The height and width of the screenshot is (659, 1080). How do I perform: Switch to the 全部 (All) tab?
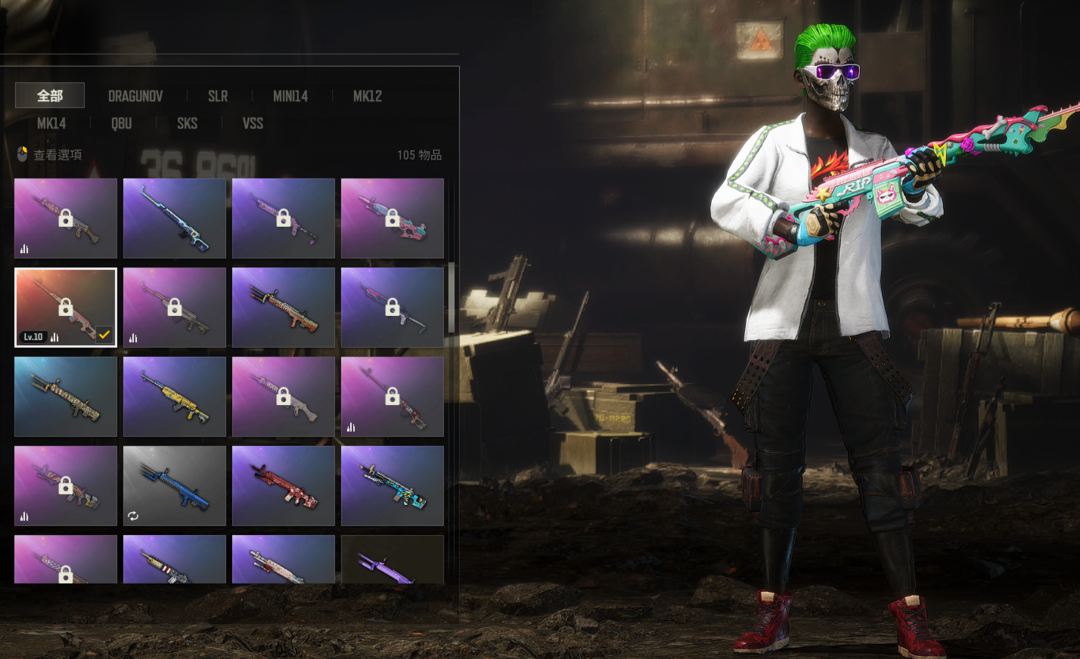pos(50,96)
